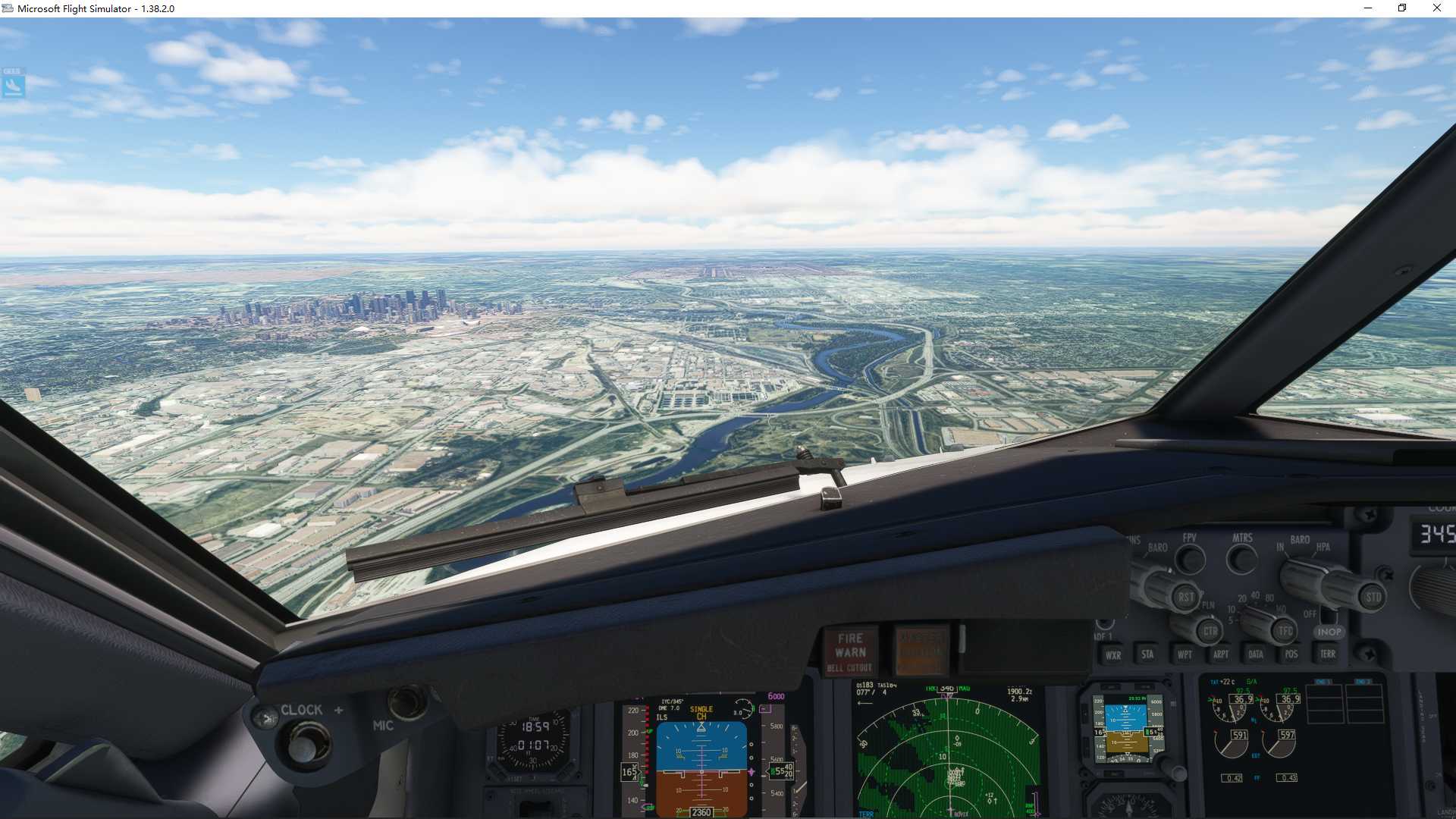
Task: Toggle the FPV flight path vector button
Action: (x=1190, y=559)
